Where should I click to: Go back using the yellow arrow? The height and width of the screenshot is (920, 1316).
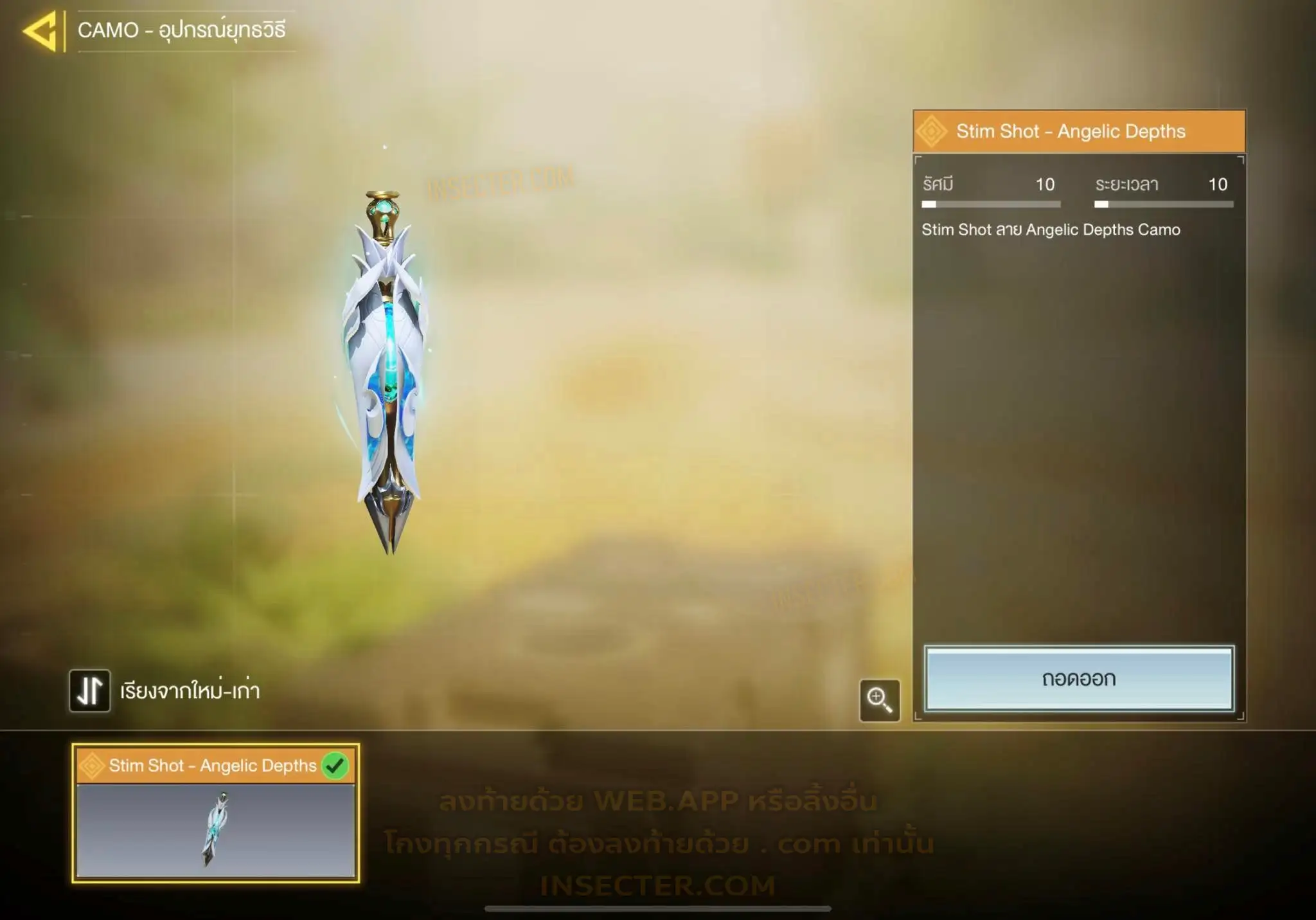coord(41,31)
